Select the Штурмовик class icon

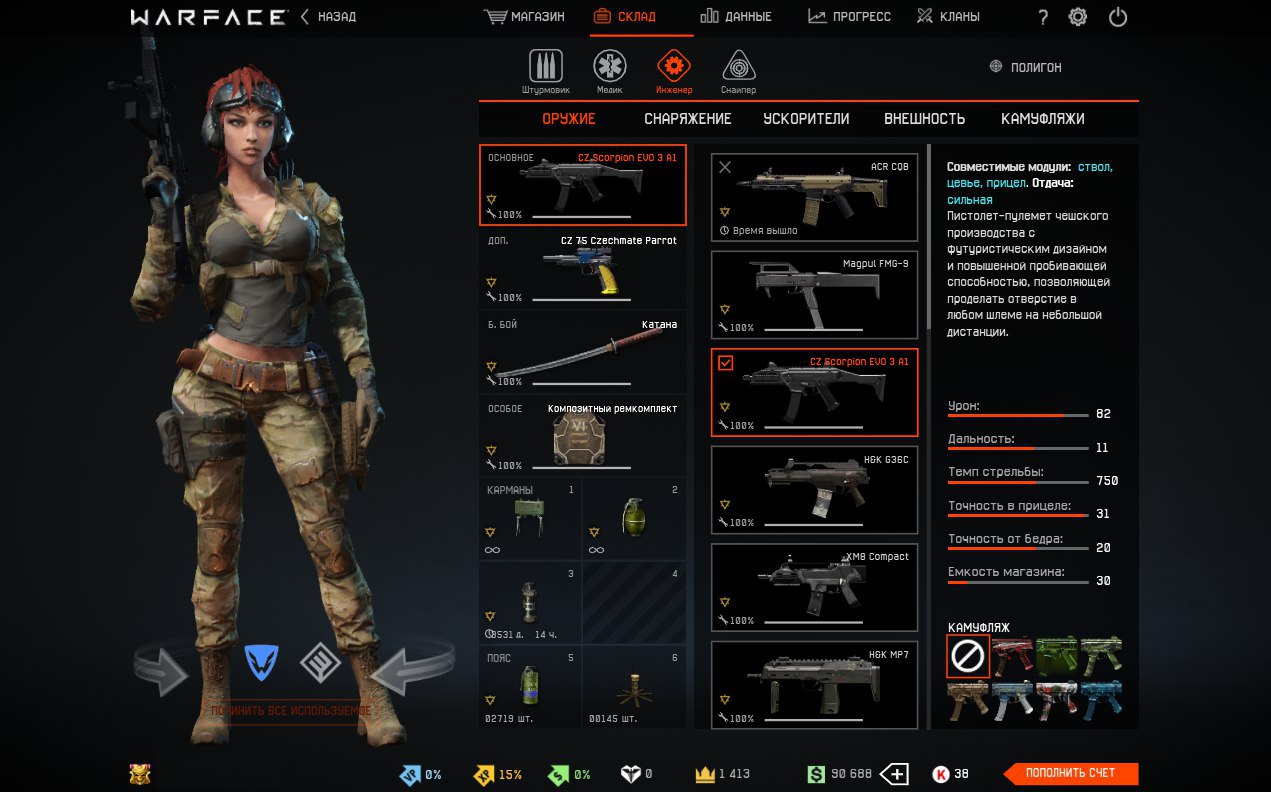pyautogui.click(x=546, y=68)
